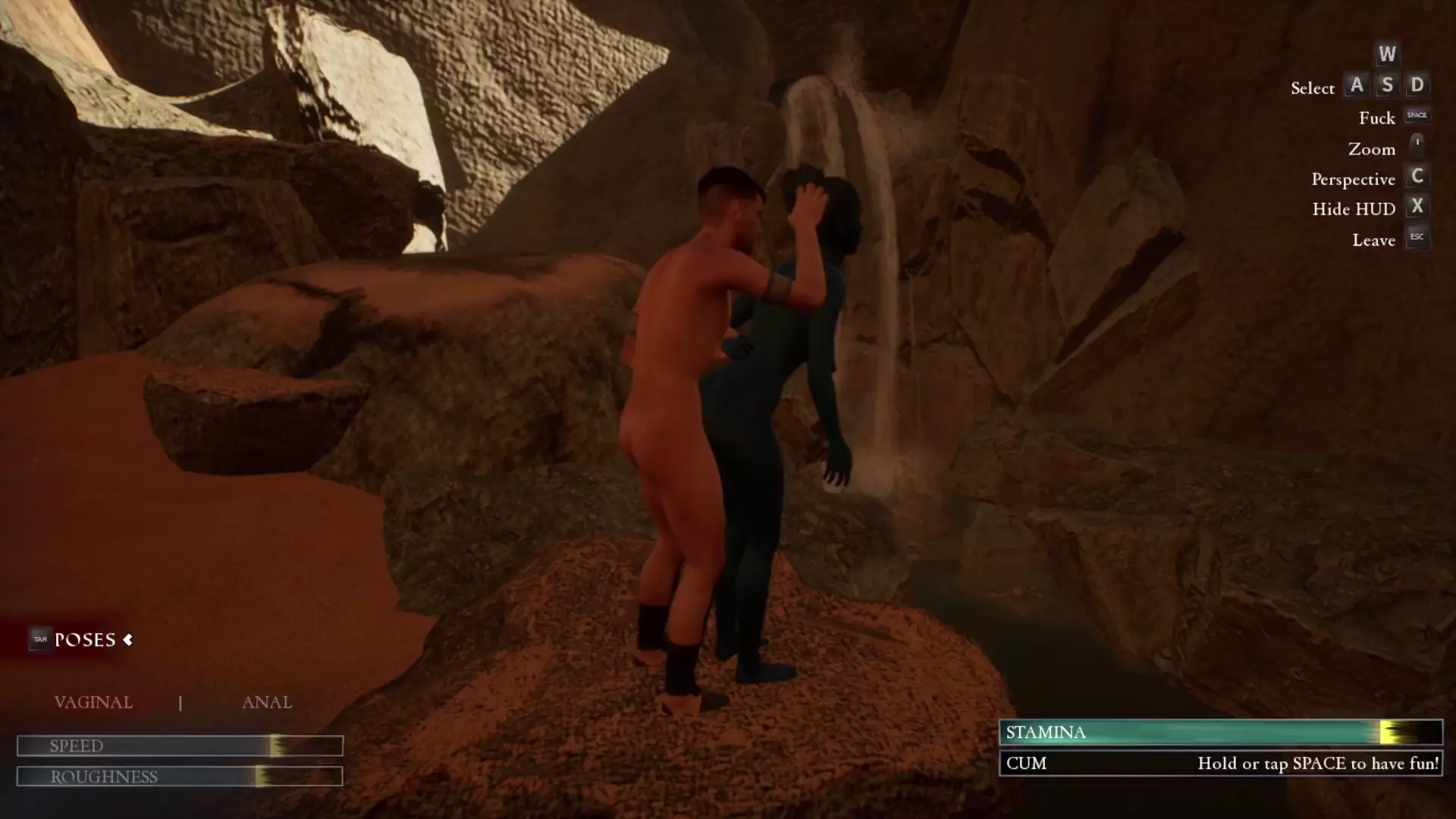Switch to the ANAL option
The height and width of the screenshot is (819, 1456).
(x=267, y=702)
